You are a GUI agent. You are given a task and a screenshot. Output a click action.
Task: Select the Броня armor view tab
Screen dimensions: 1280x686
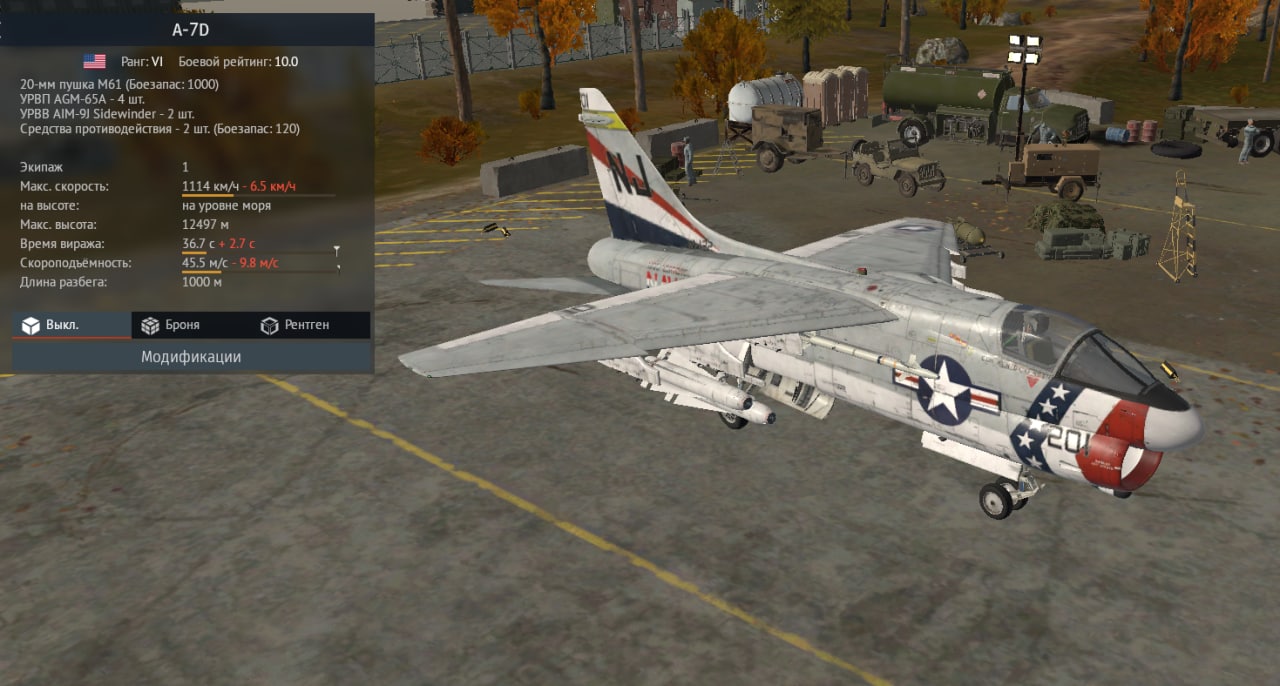[x=182, y=325]
